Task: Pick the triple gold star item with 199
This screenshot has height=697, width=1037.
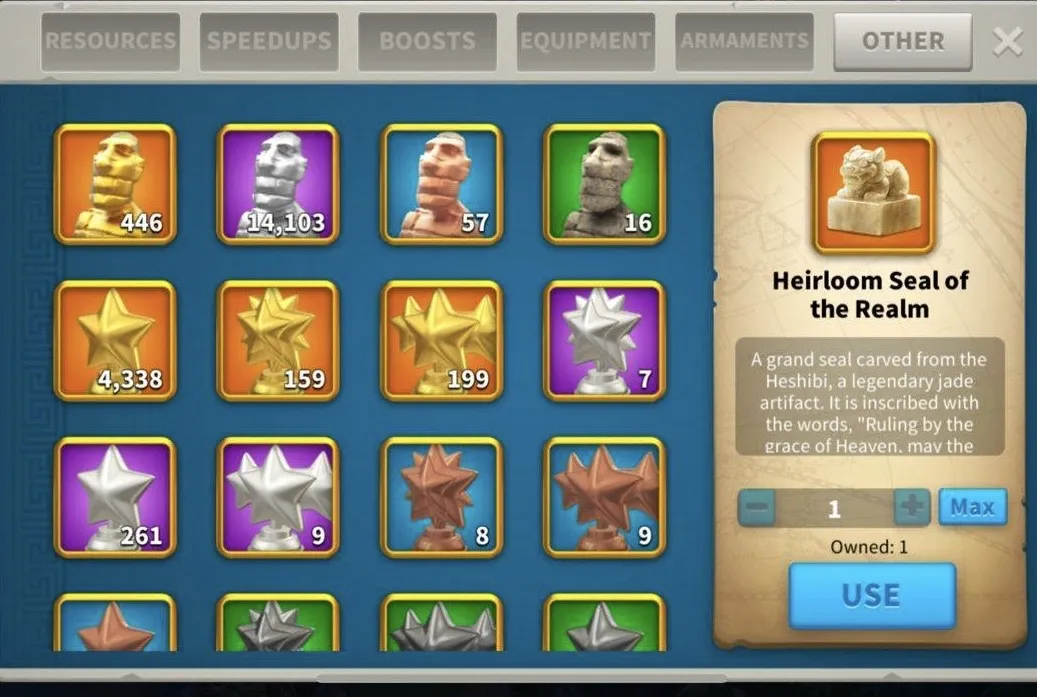Action: pyautogui.click(x=442, y=341)
